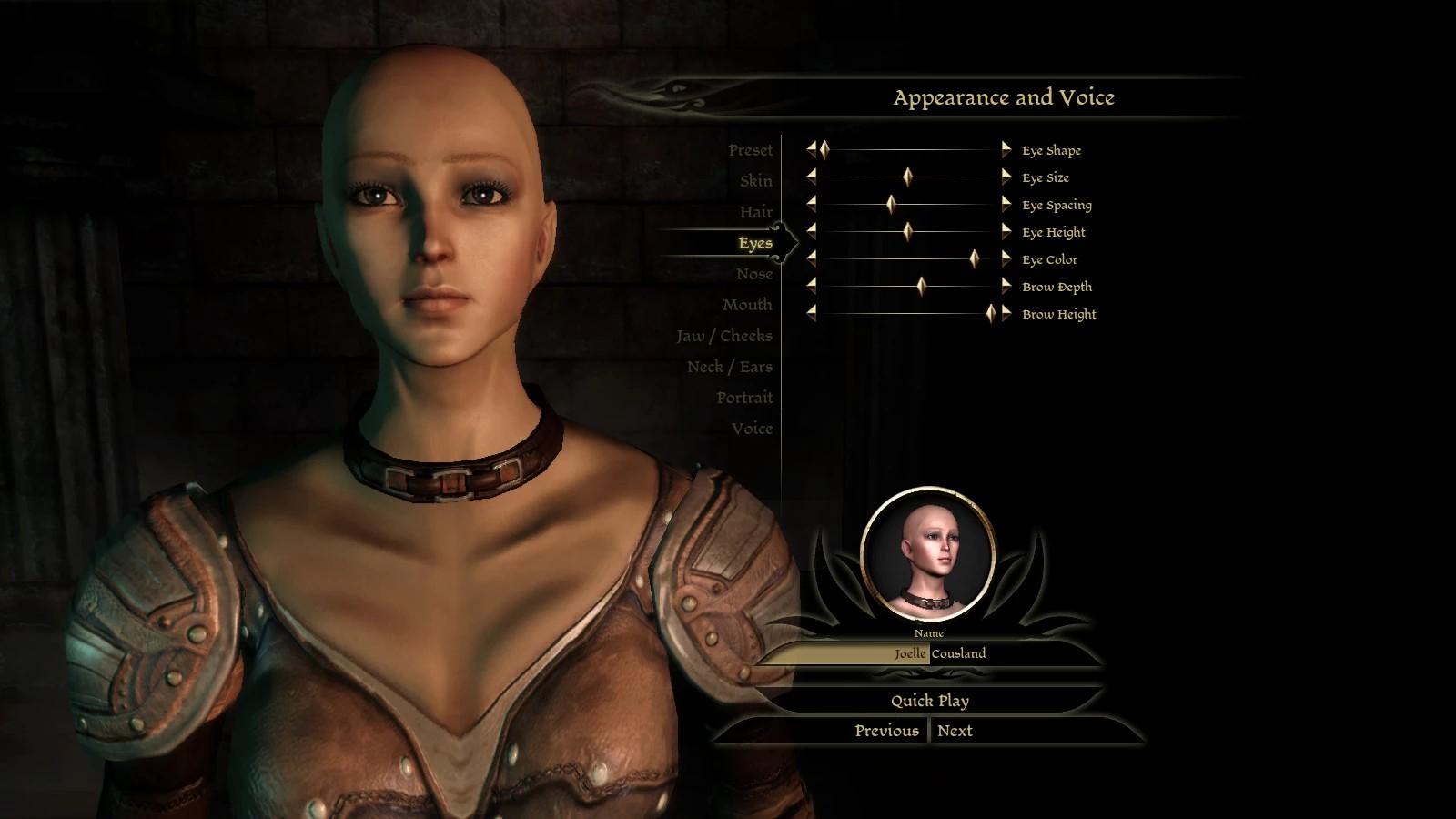Start Quick Play
The width and height of the screenshot is (1456, 819).
[929, 701]
